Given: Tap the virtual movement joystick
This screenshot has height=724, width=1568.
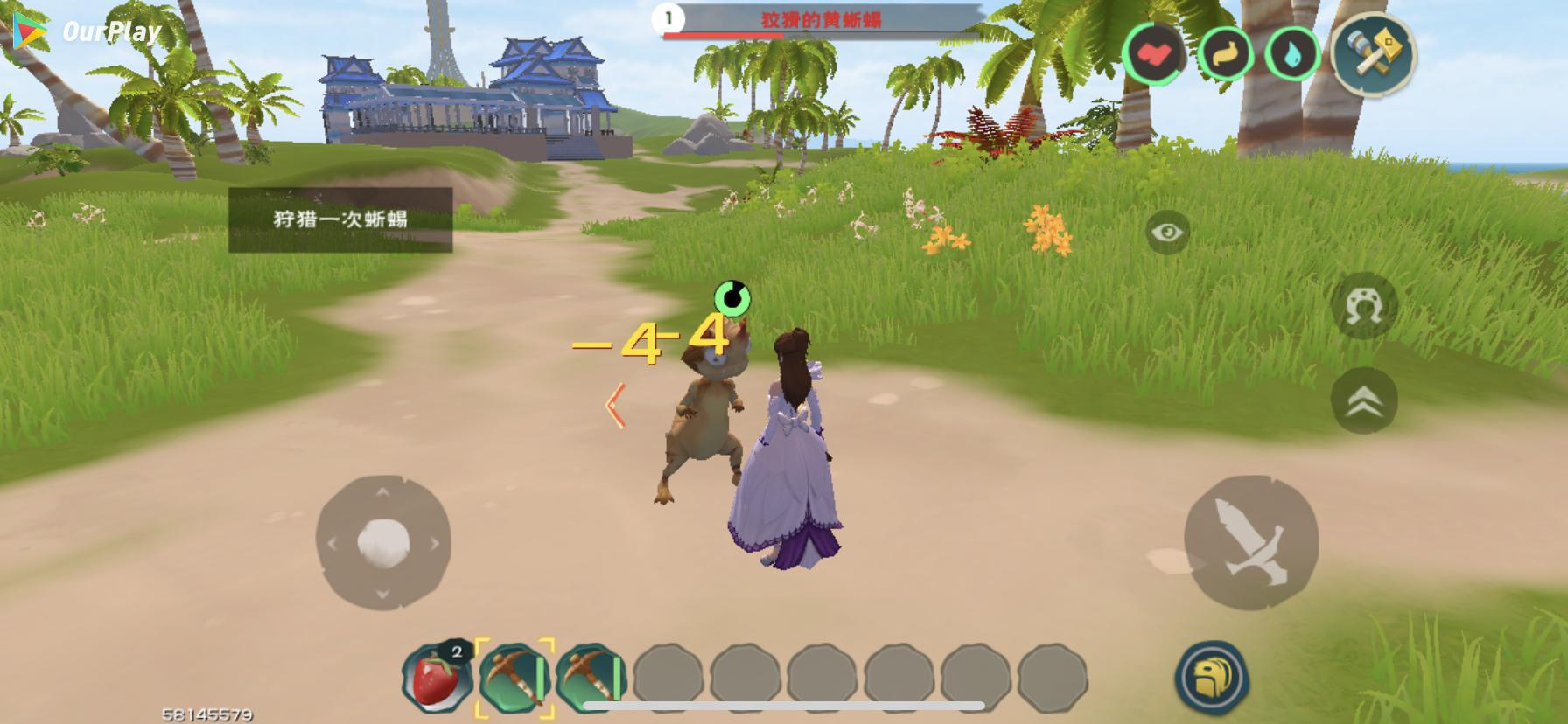Looking at the screenshot, I should click(383, 542).
